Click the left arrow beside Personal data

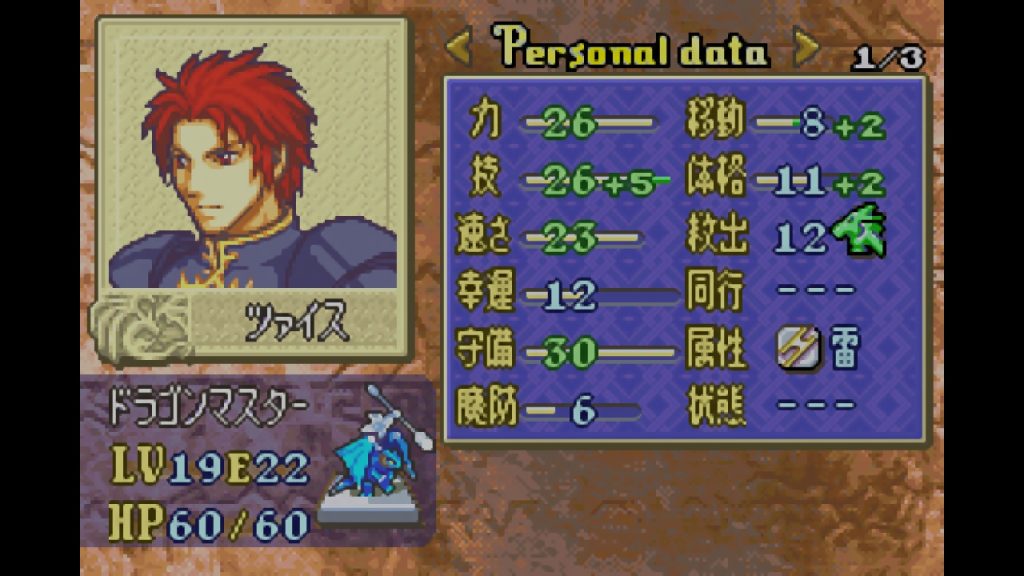[458, 46]
